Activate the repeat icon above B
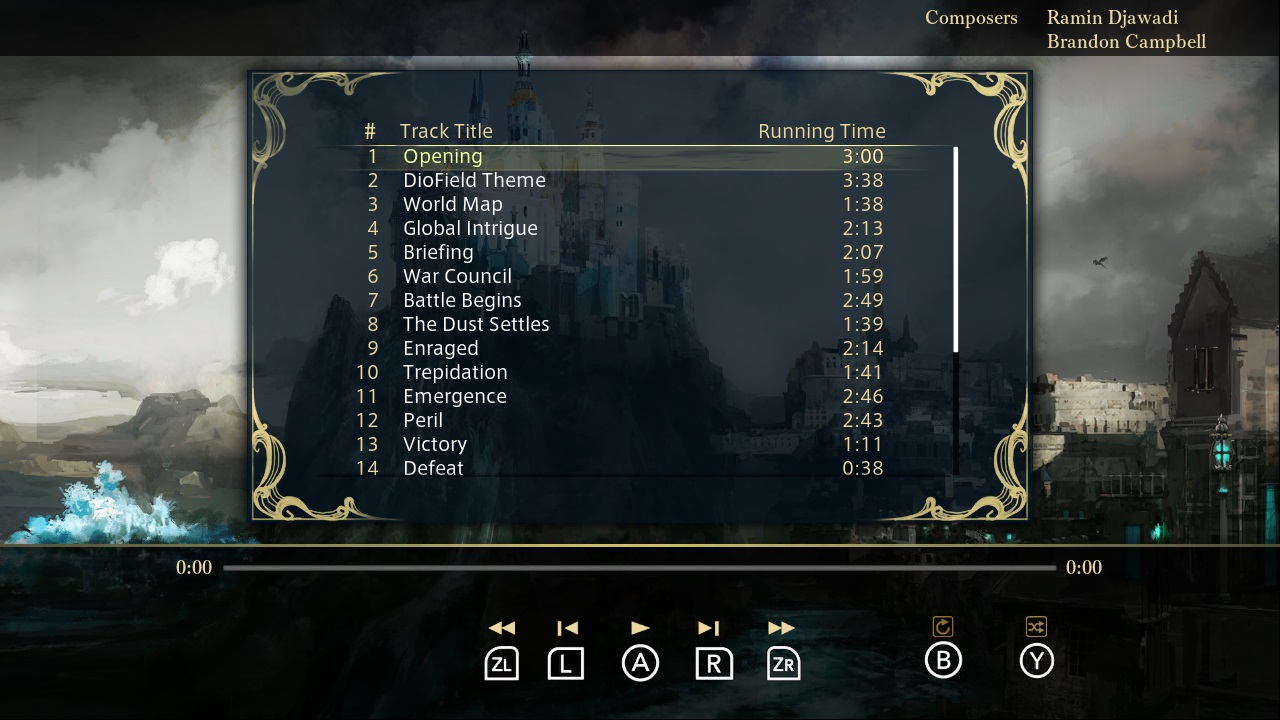Image resolution: width=1280 pixels, height=720 pixels. [x=943, y=625]
